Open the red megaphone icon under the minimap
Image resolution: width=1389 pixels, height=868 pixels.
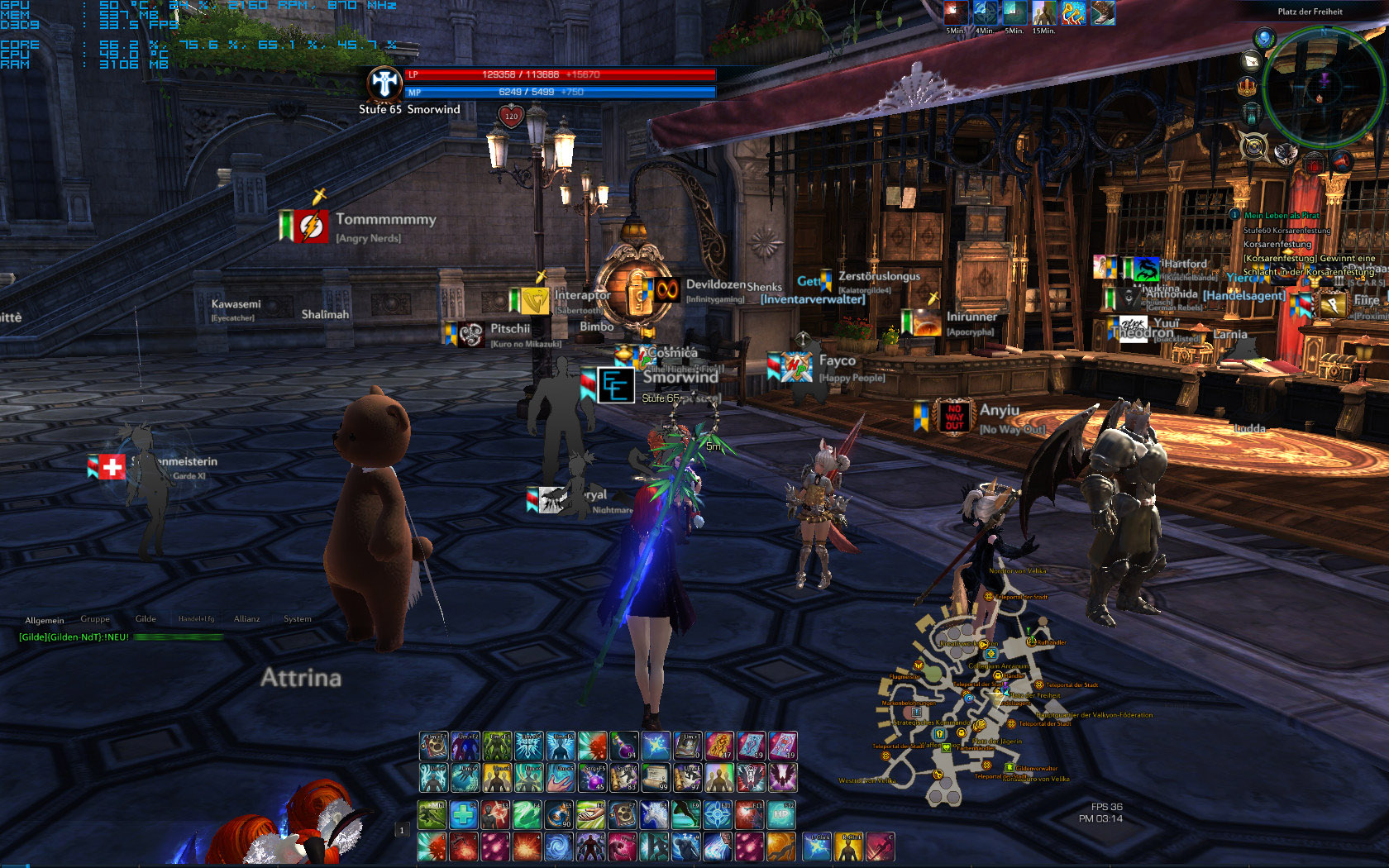(1342, 160)
